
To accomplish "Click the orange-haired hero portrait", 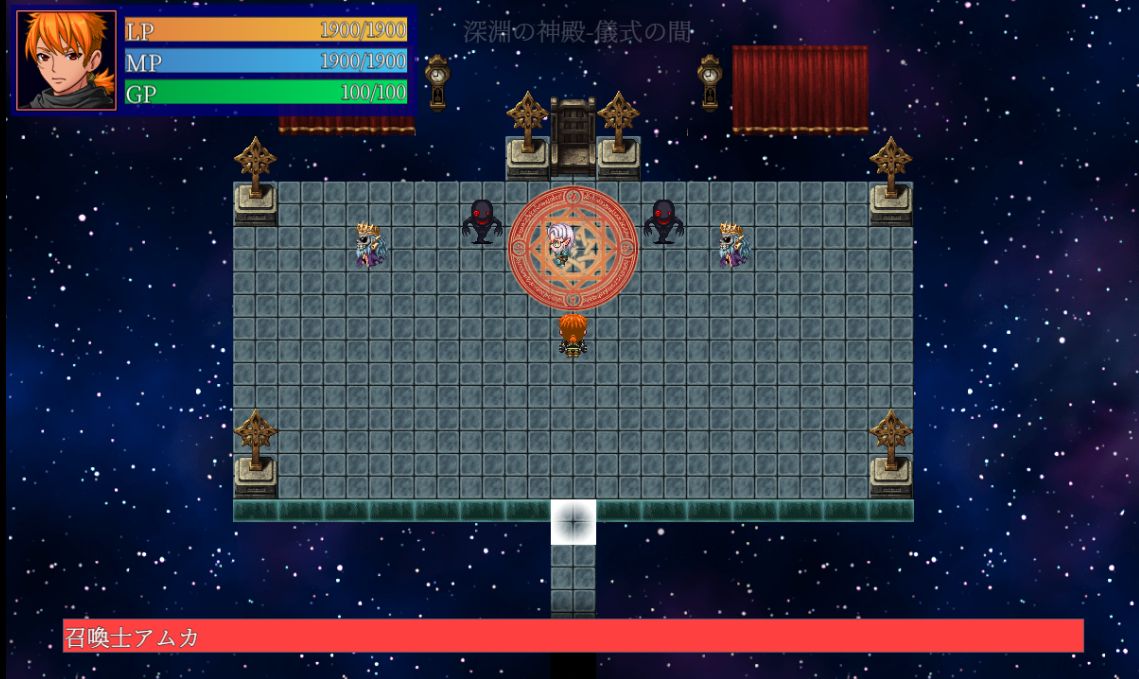I will [66, 60].
